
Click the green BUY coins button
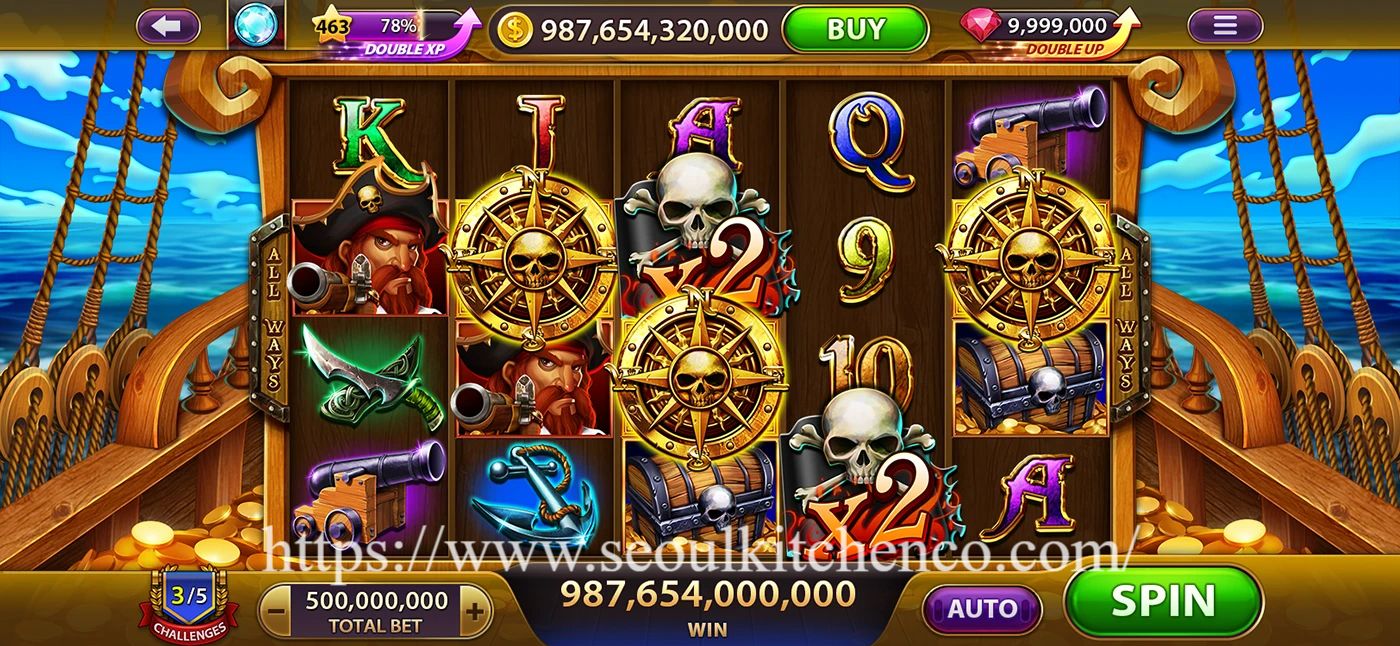click(855, 29)
